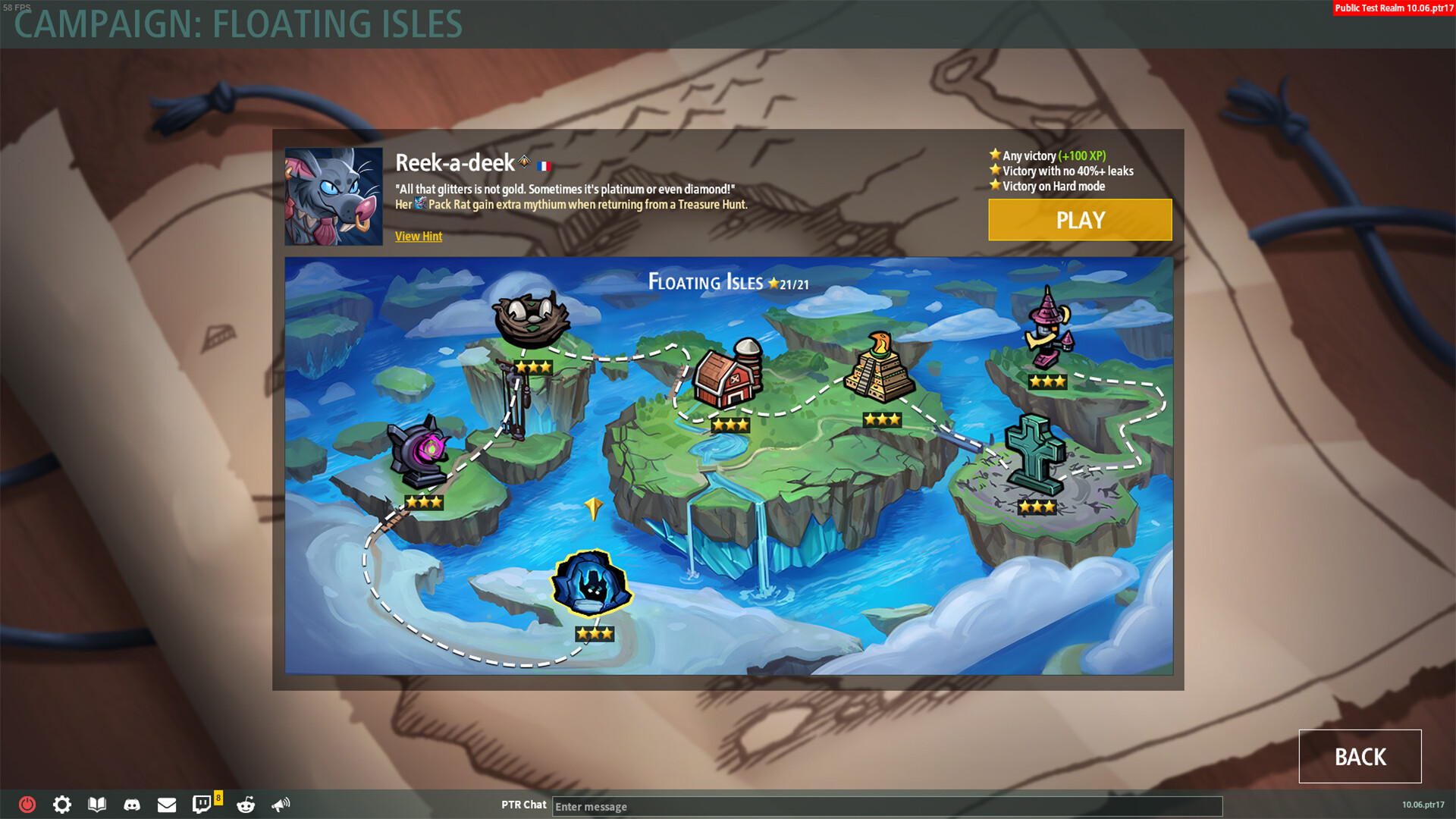This screenshot has width=1456, height=819.
Task: Click the witch mission icon top right
Action: coord(1049,330)
